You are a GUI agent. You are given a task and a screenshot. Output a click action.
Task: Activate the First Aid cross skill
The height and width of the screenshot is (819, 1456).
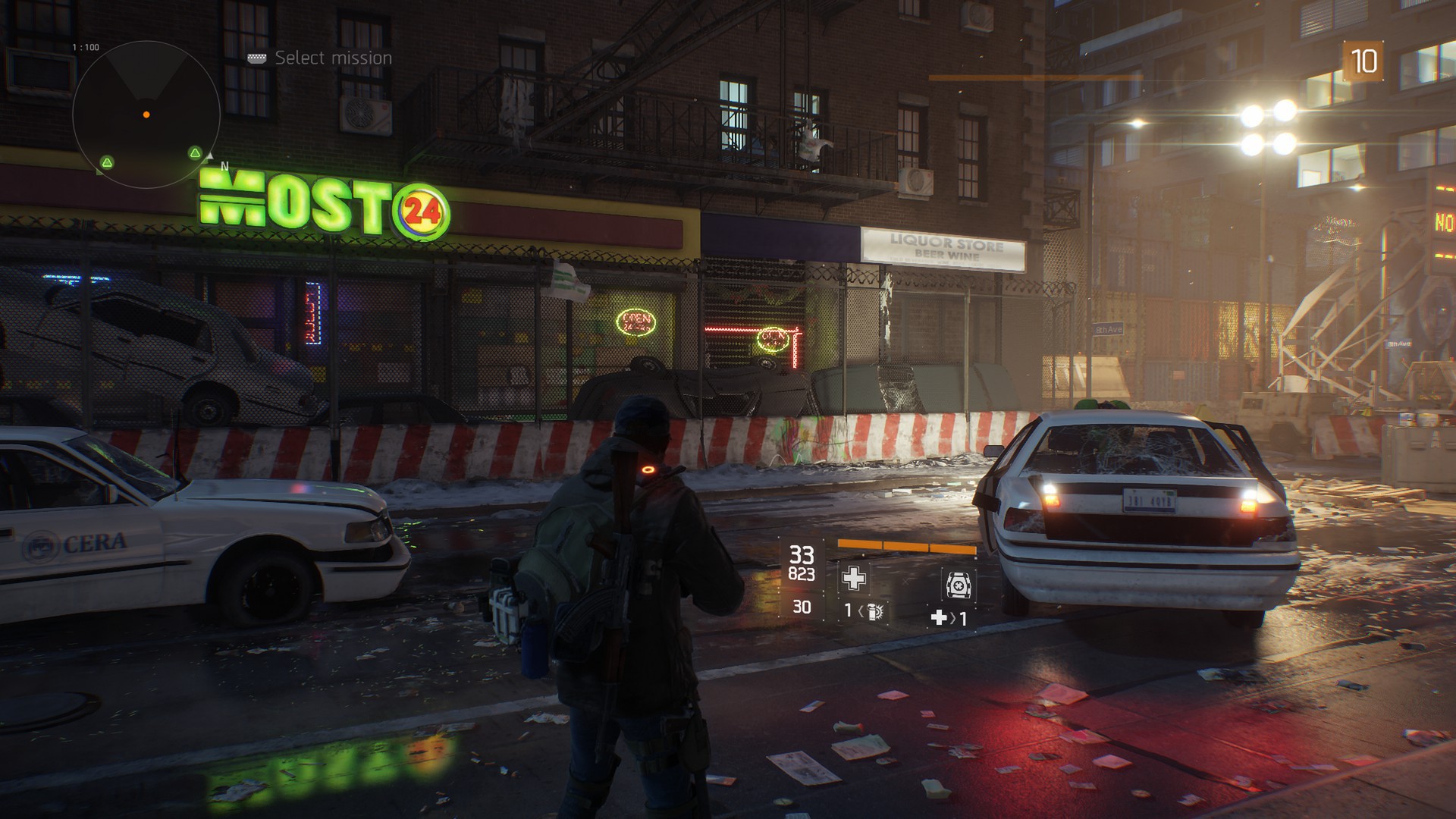pos(854,579)
